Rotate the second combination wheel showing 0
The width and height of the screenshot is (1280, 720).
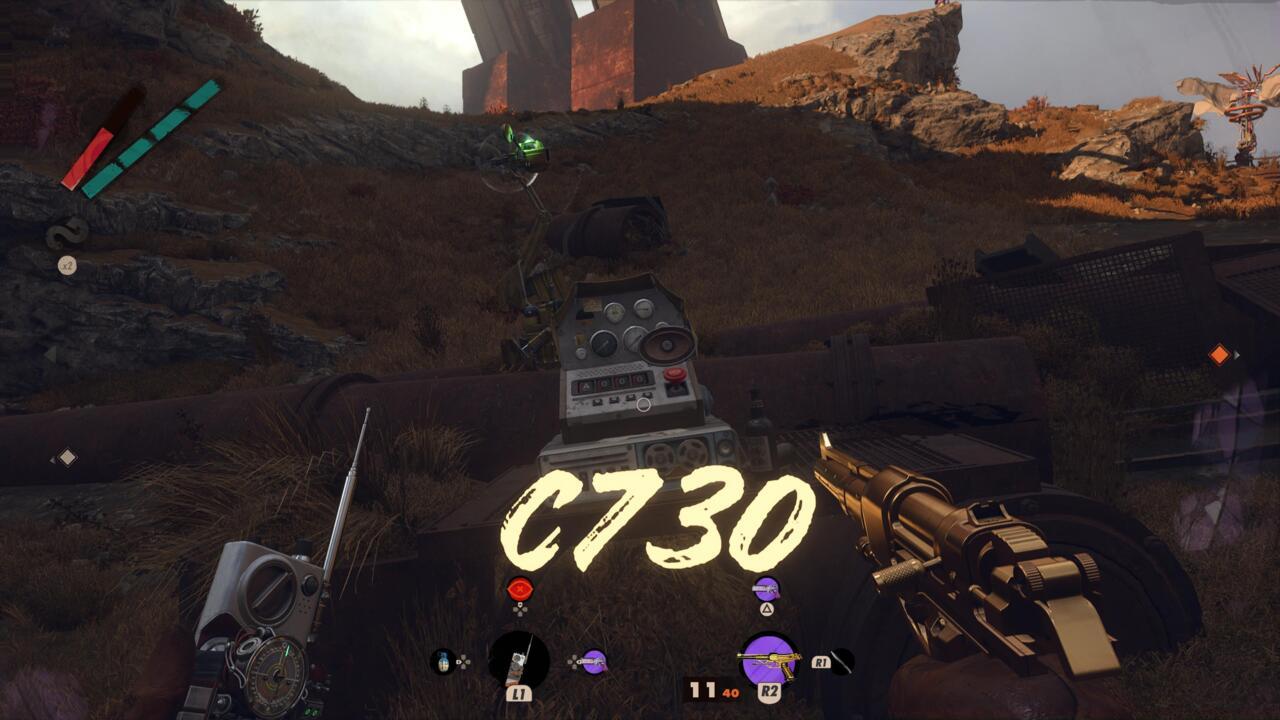606,382
